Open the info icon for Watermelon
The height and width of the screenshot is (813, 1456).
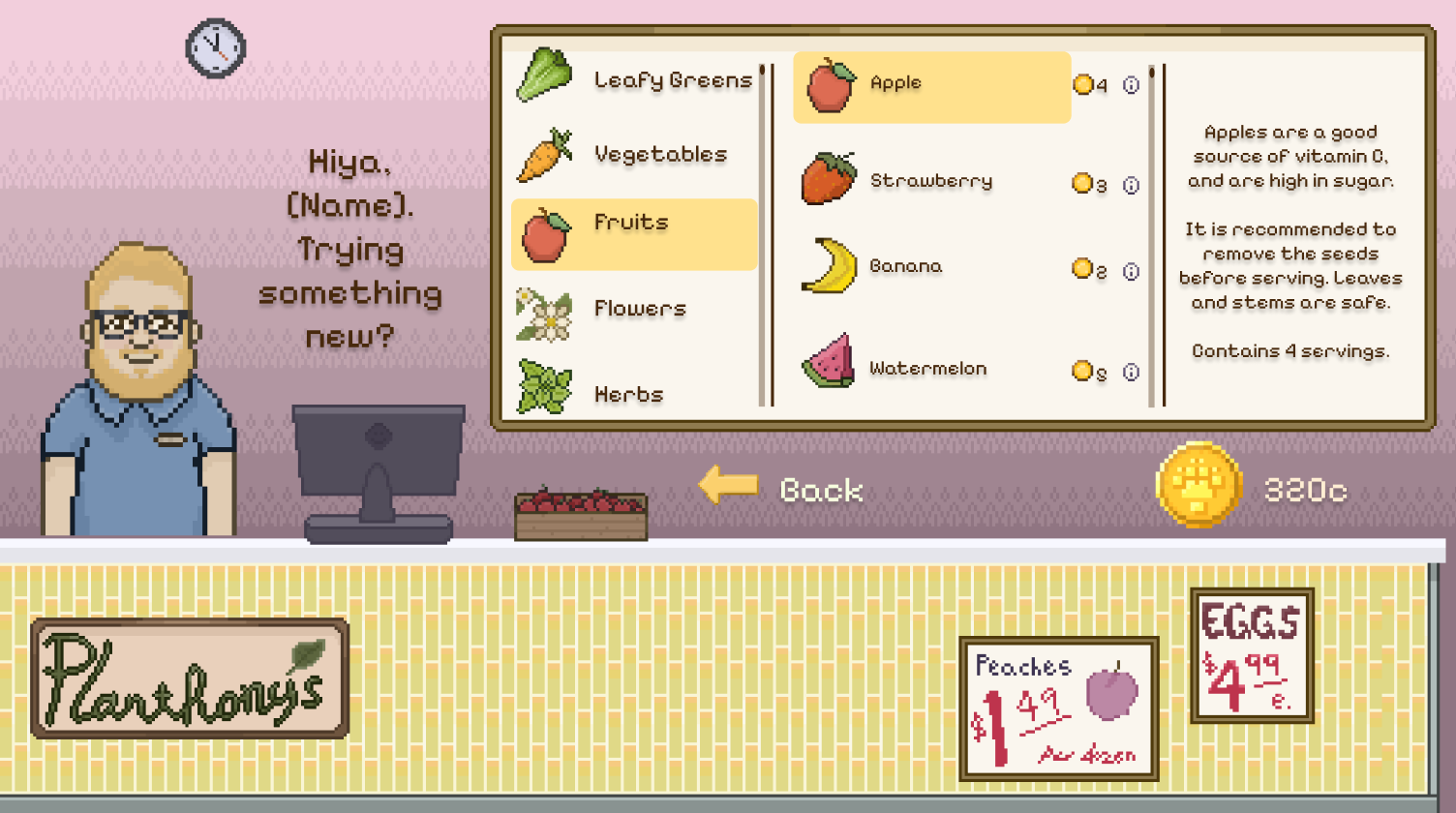coord(1131,371)
